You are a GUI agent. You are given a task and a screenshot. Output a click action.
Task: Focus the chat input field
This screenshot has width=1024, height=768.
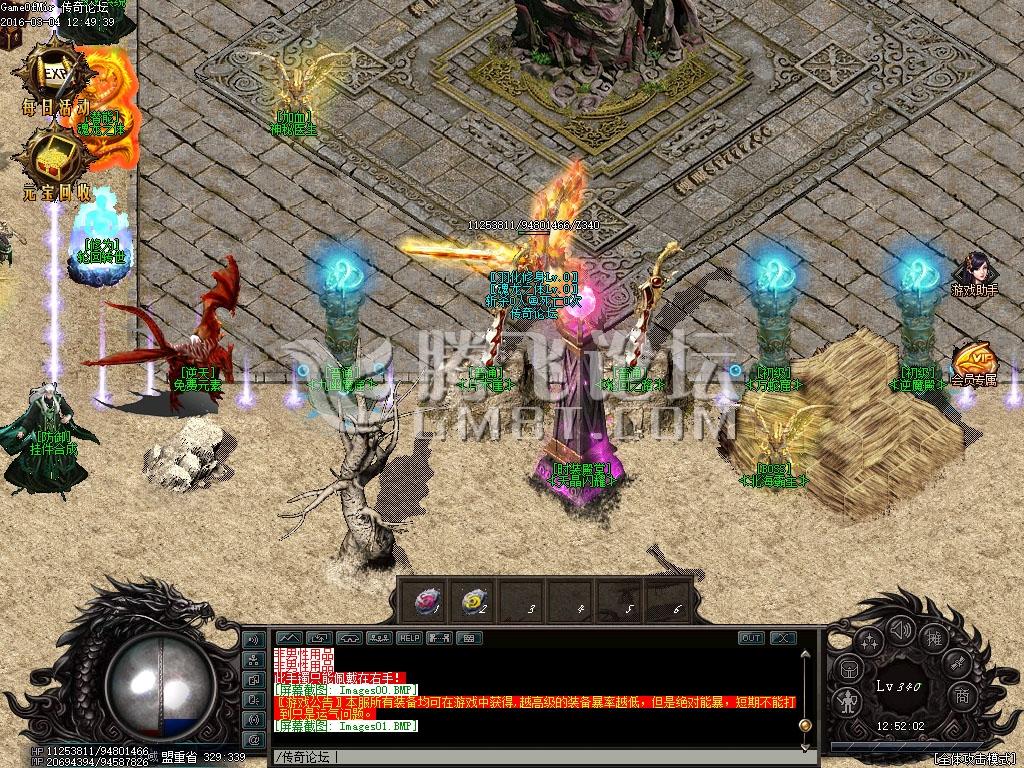[530, 756]
